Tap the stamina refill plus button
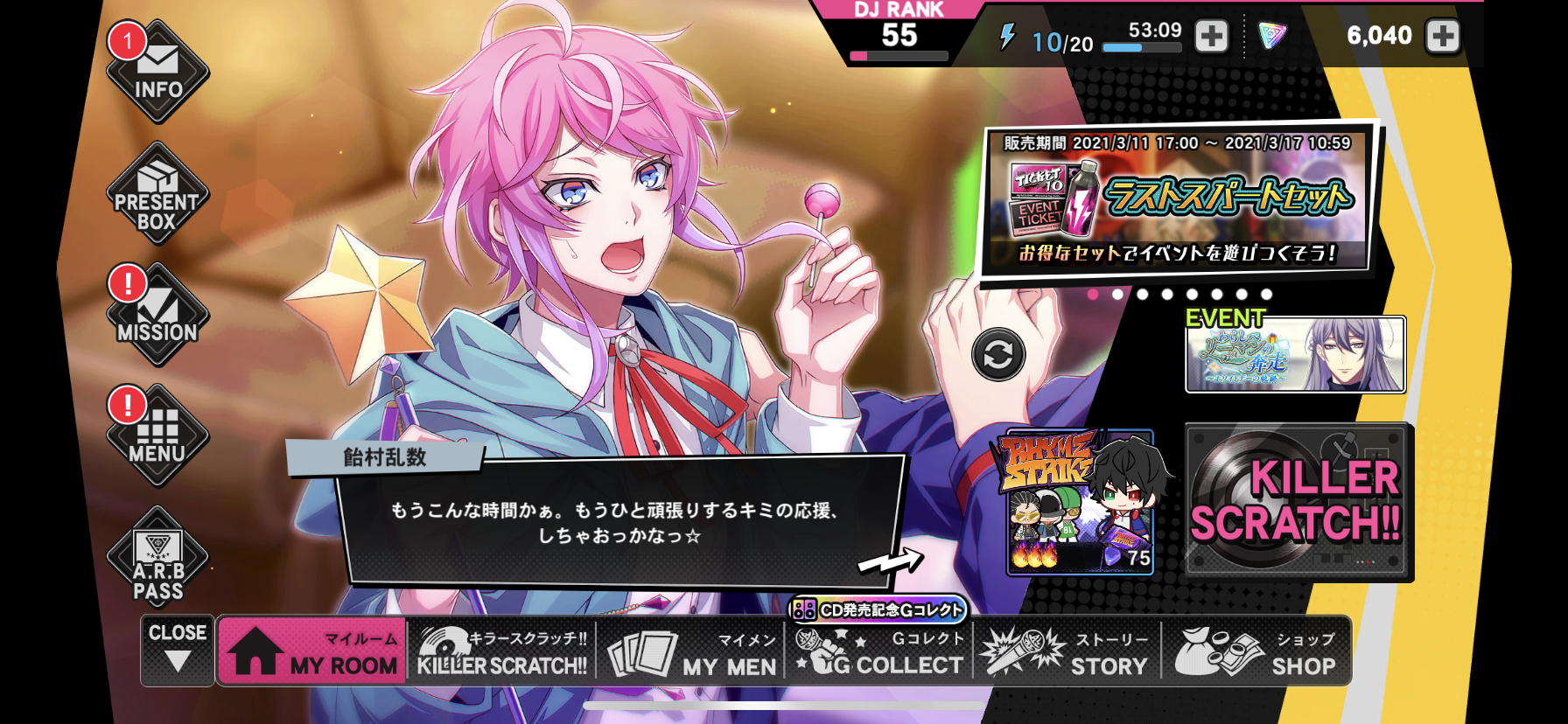Image resolution: width=1568 pixels, height=724 pixels. pos(1210,36)
